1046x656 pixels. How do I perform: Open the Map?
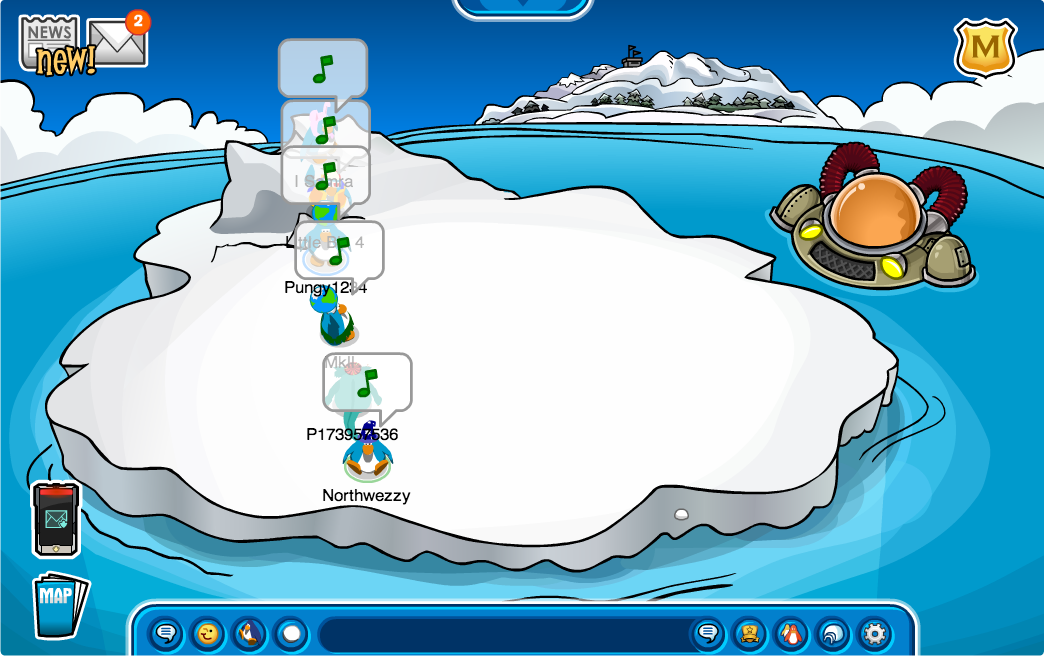coord(58,603)
